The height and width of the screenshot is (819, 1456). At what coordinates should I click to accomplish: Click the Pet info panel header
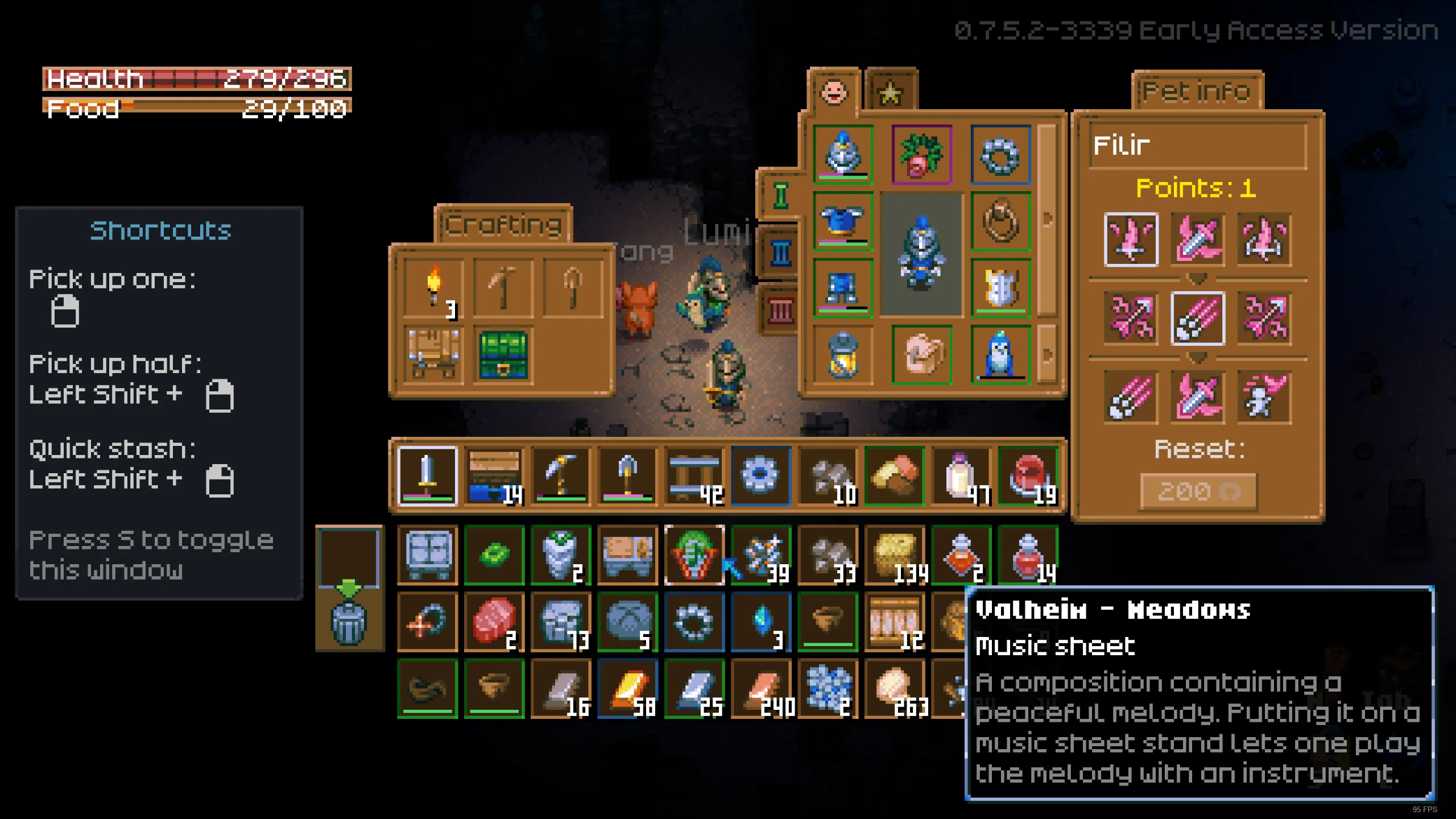click(1197, 91)
